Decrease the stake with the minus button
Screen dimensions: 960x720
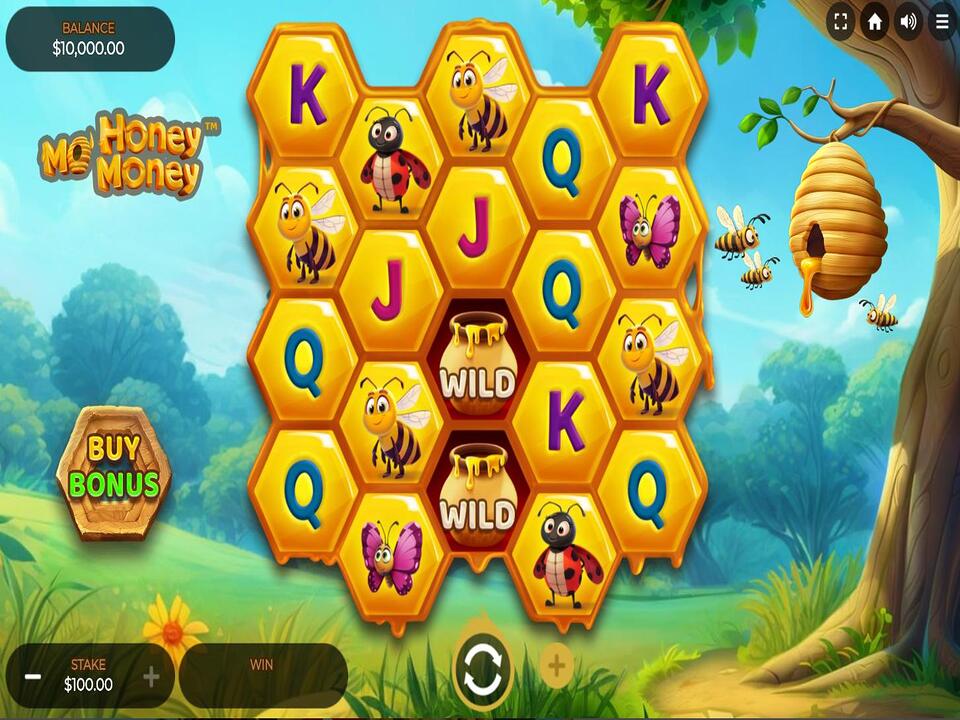coord(33,677)
